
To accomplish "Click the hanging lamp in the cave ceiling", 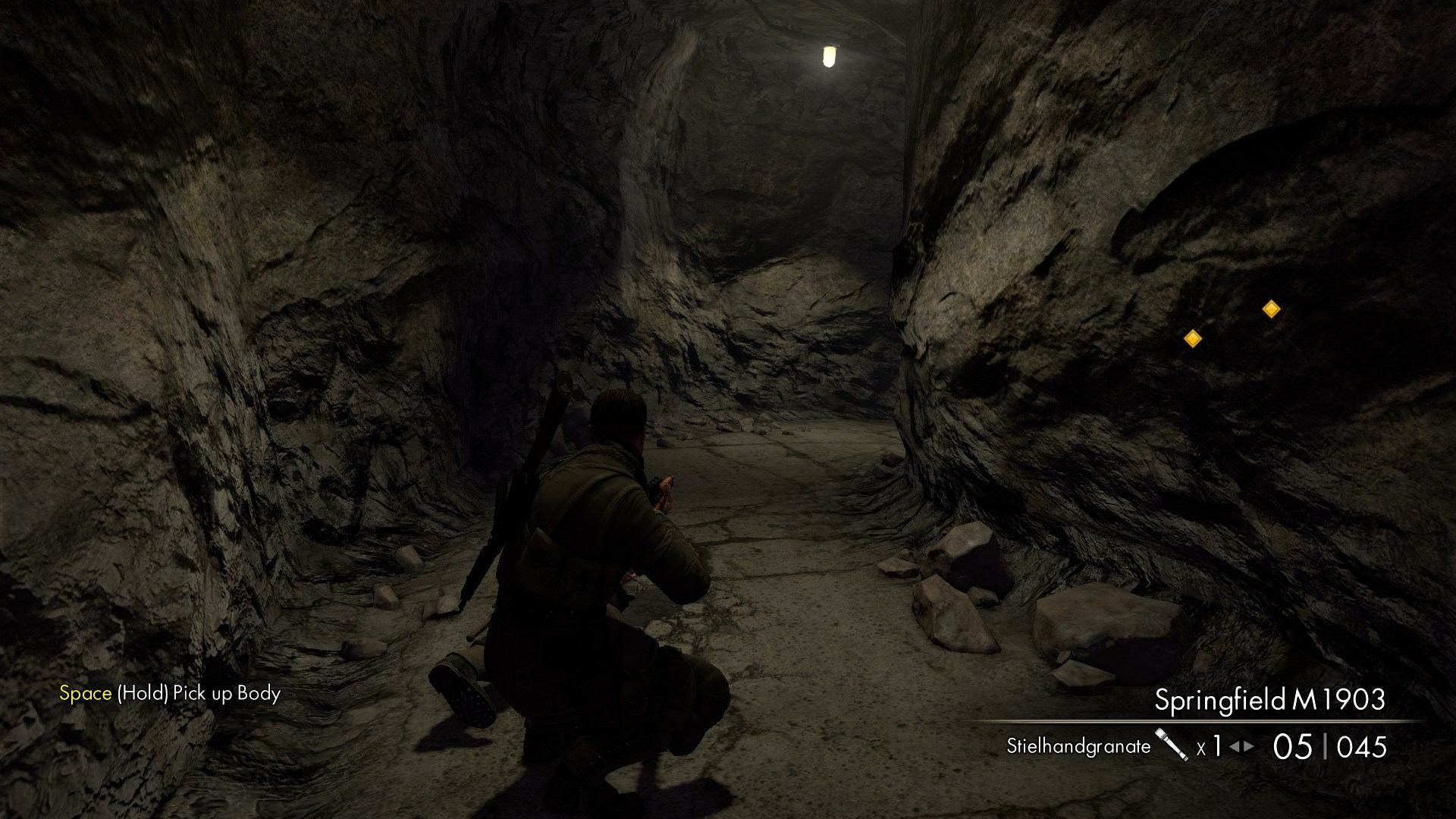I will (829, 57).
